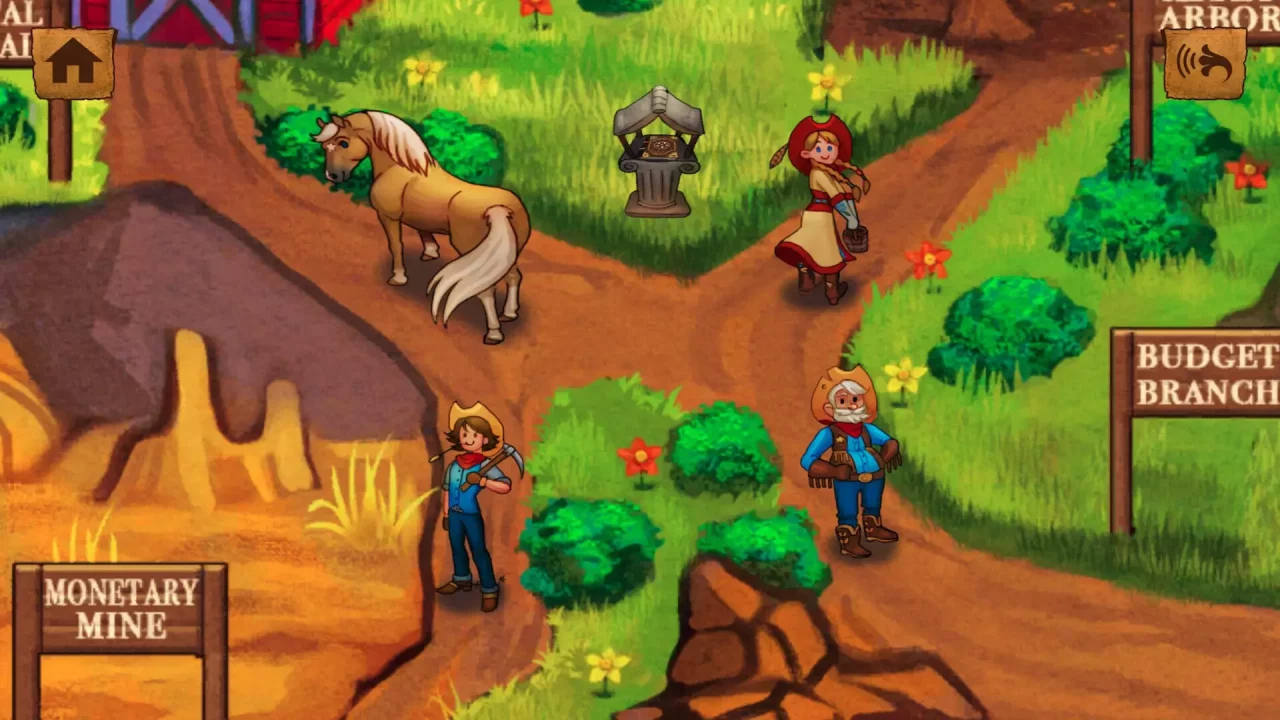Image resolution: width=1280 pixels, height=720 pixels.
Task: Click the cowgirl with braids
Action: coord(820,200)
